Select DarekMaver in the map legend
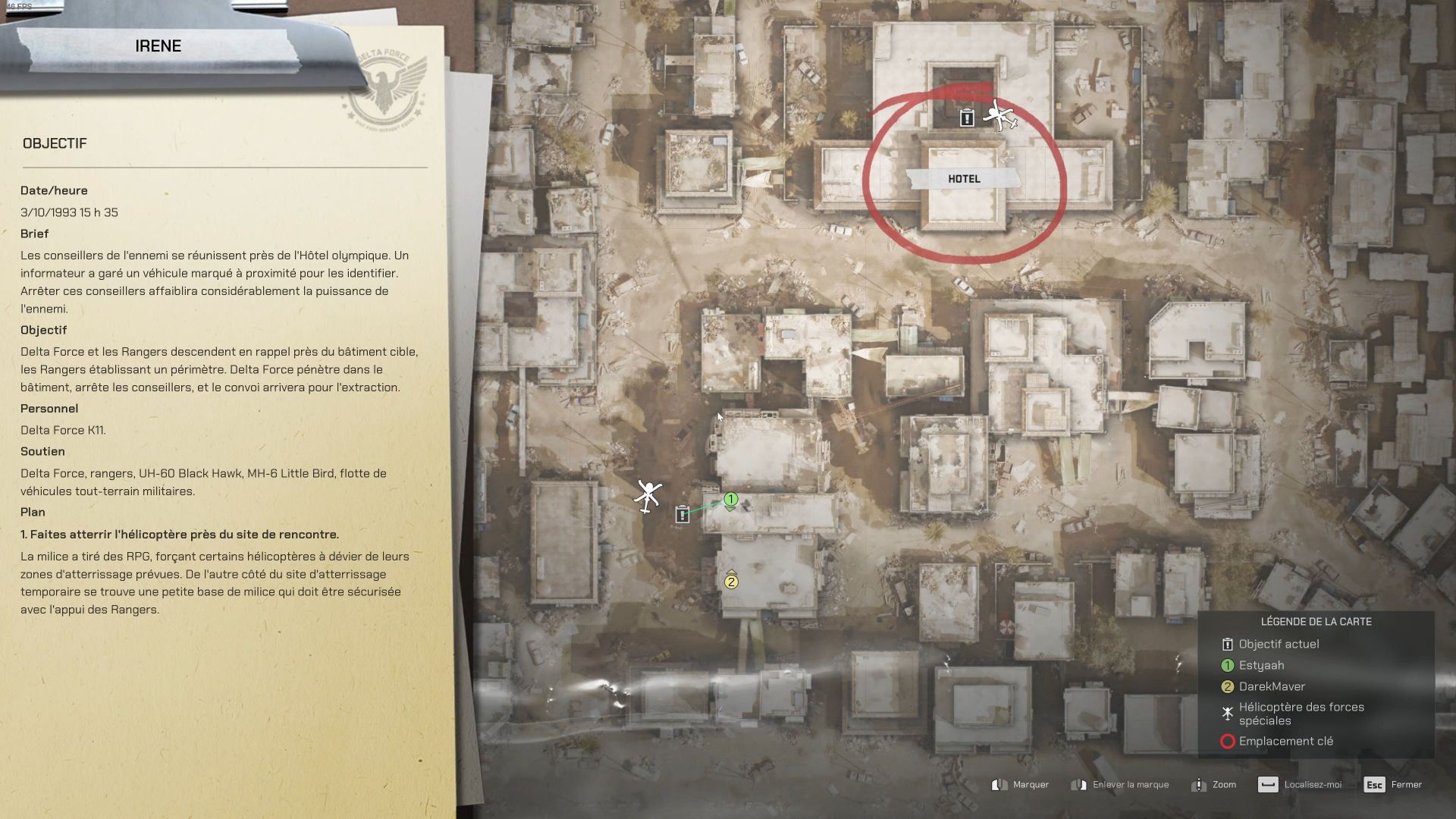The height and width of the screenshot is (819, 1456). [x=1272, y=686]
